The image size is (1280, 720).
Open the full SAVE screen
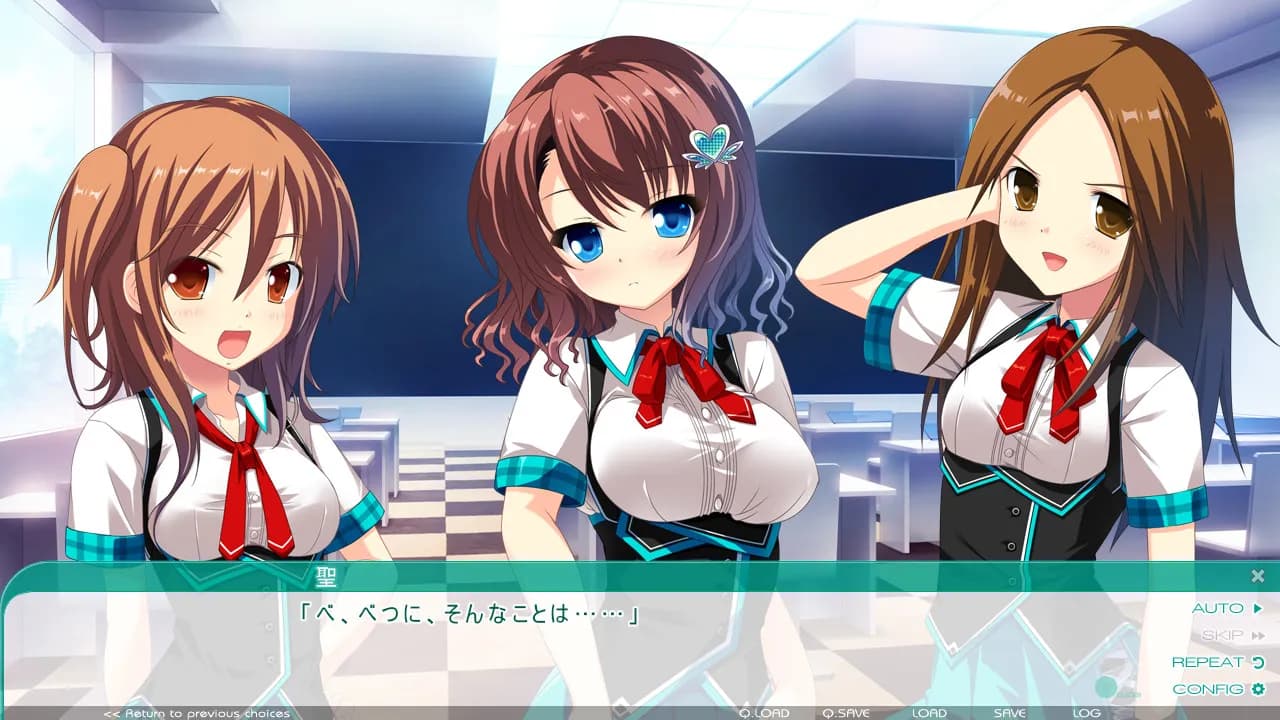pyautogui.click(x=1008, y=713)
